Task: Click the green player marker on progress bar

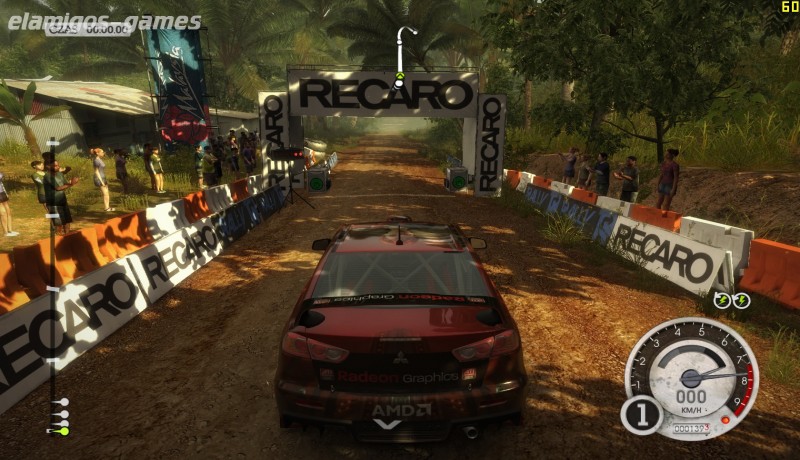Action: point(62,431)
